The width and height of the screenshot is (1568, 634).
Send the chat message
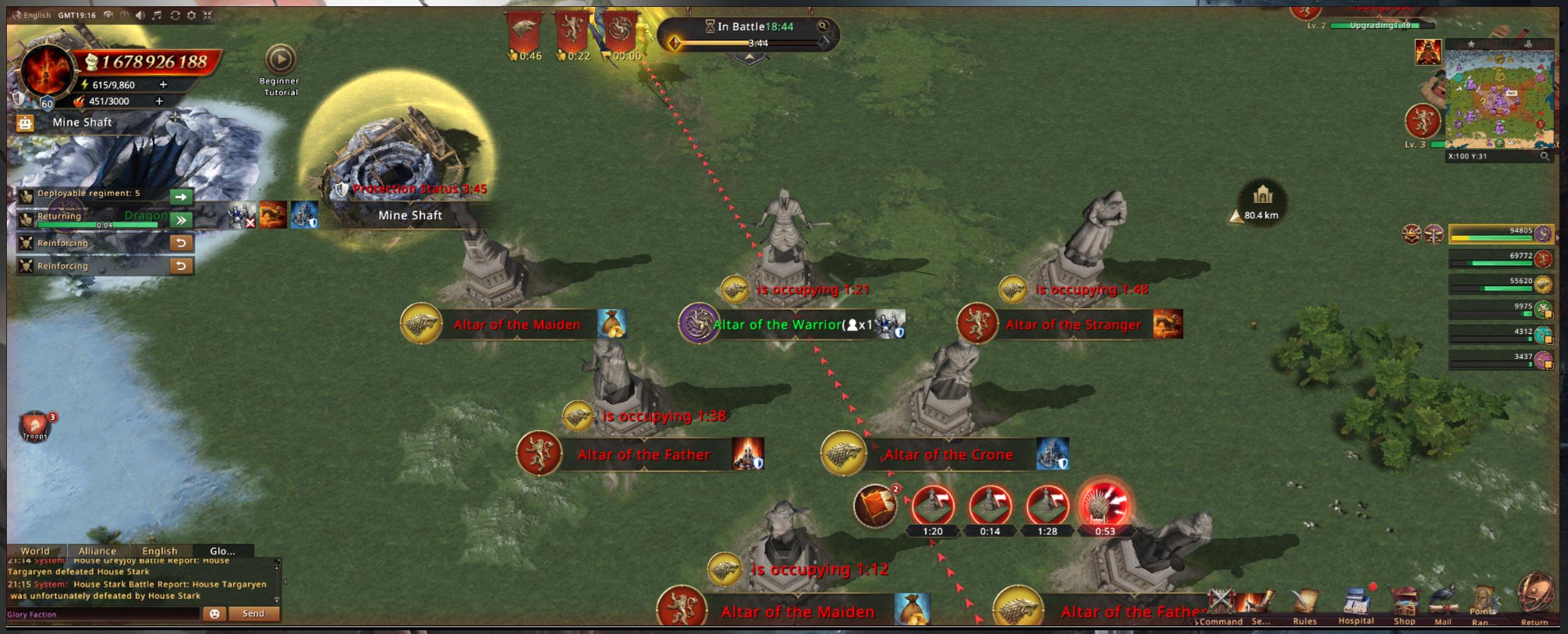[253, 614]
